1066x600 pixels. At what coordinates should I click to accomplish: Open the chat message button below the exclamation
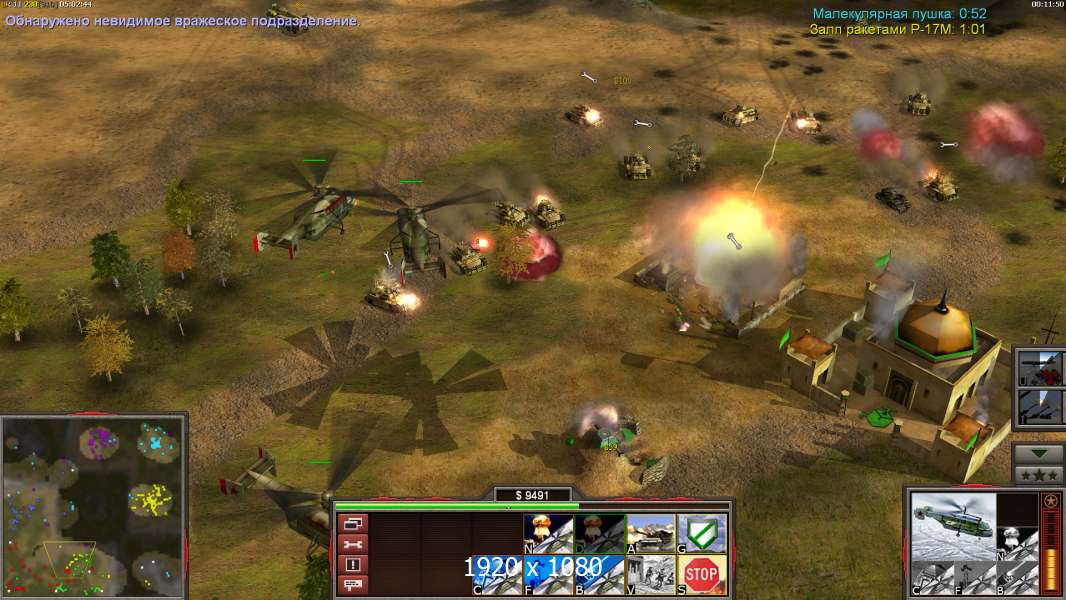click(x=353, y=584)
